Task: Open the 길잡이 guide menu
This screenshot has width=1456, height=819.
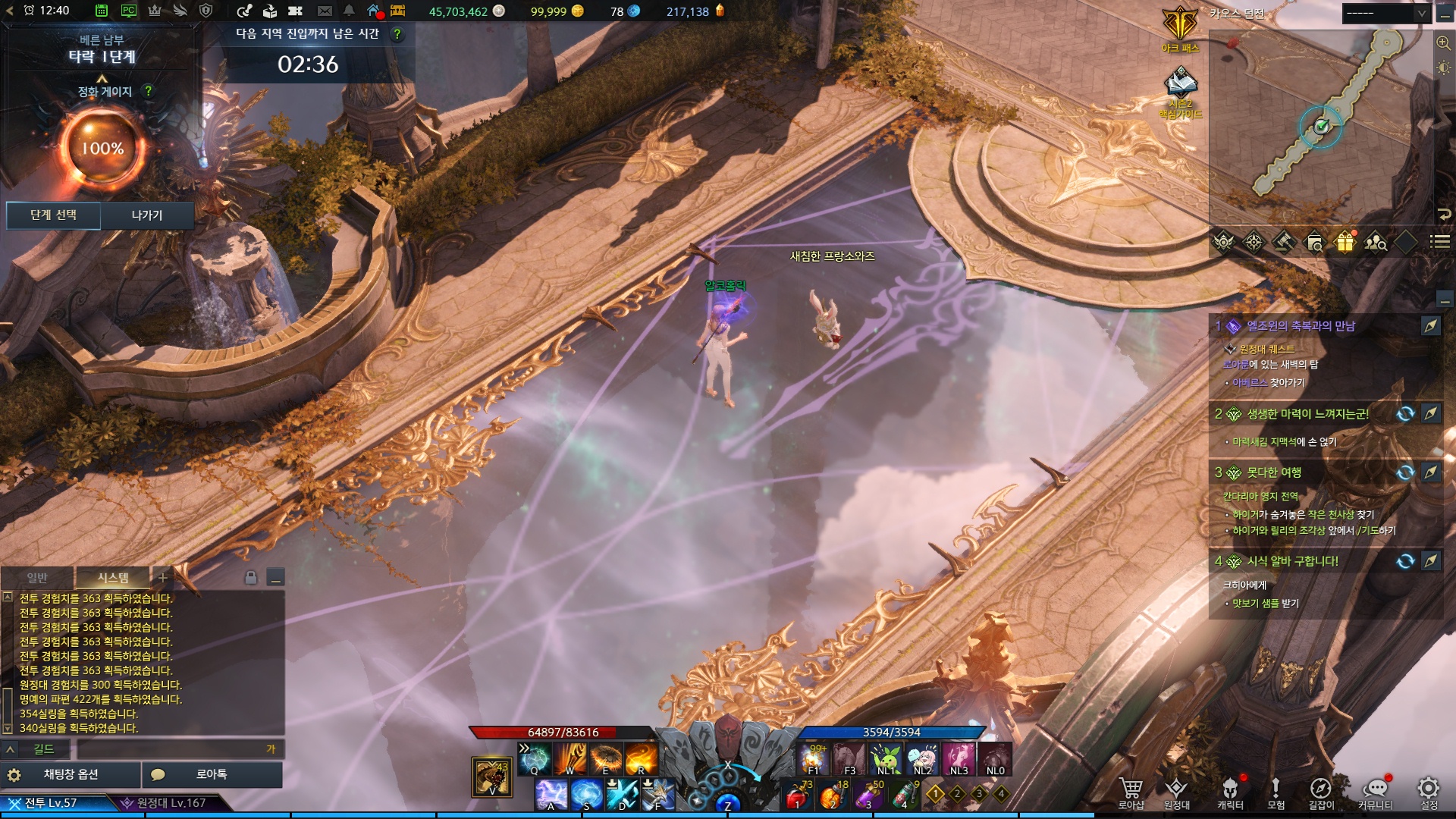Action: pyautogui.click(x=1321, y=792)
